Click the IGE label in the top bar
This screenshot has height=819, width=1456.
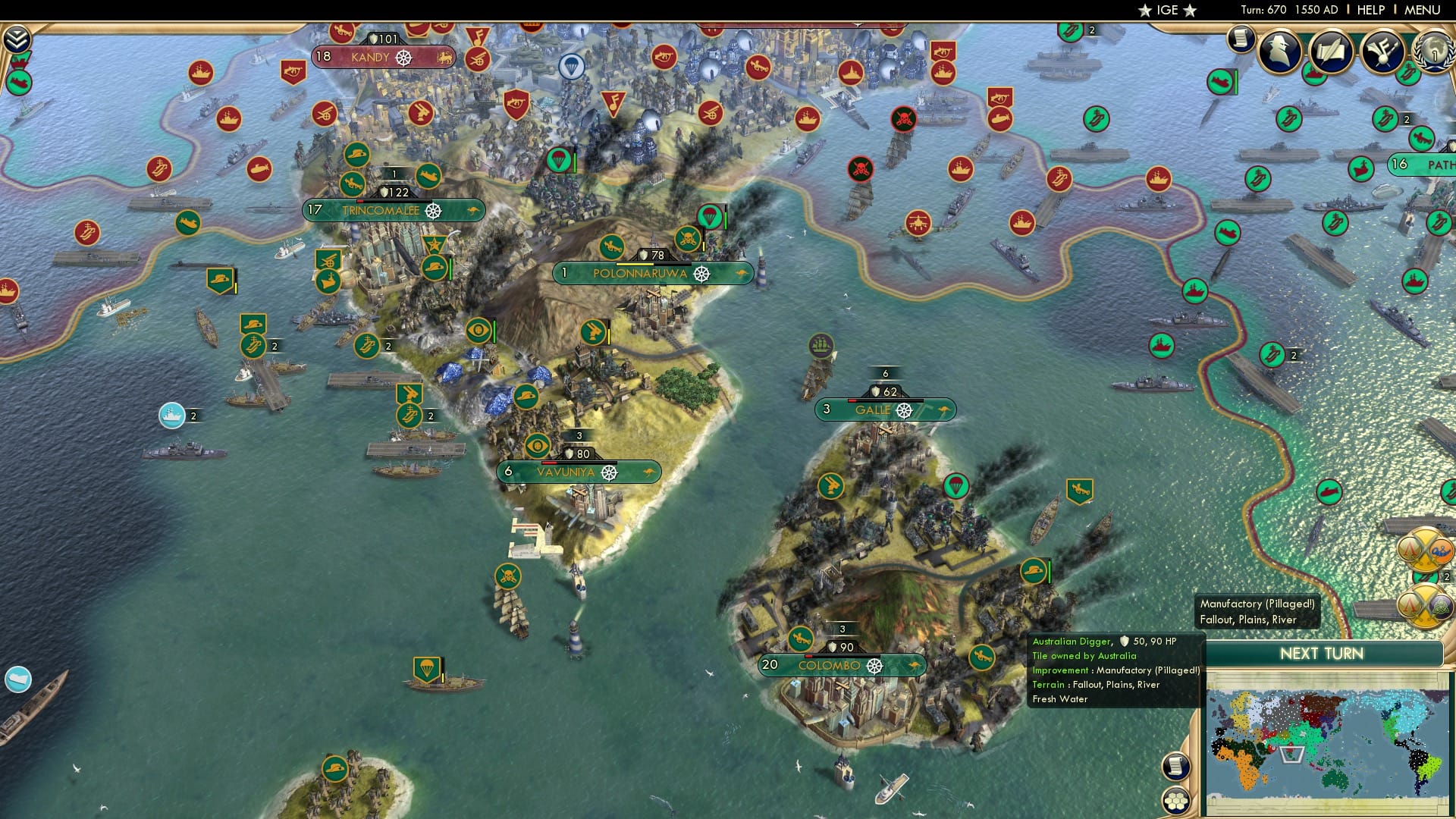pyautogui.click(x=1166, y=10)
